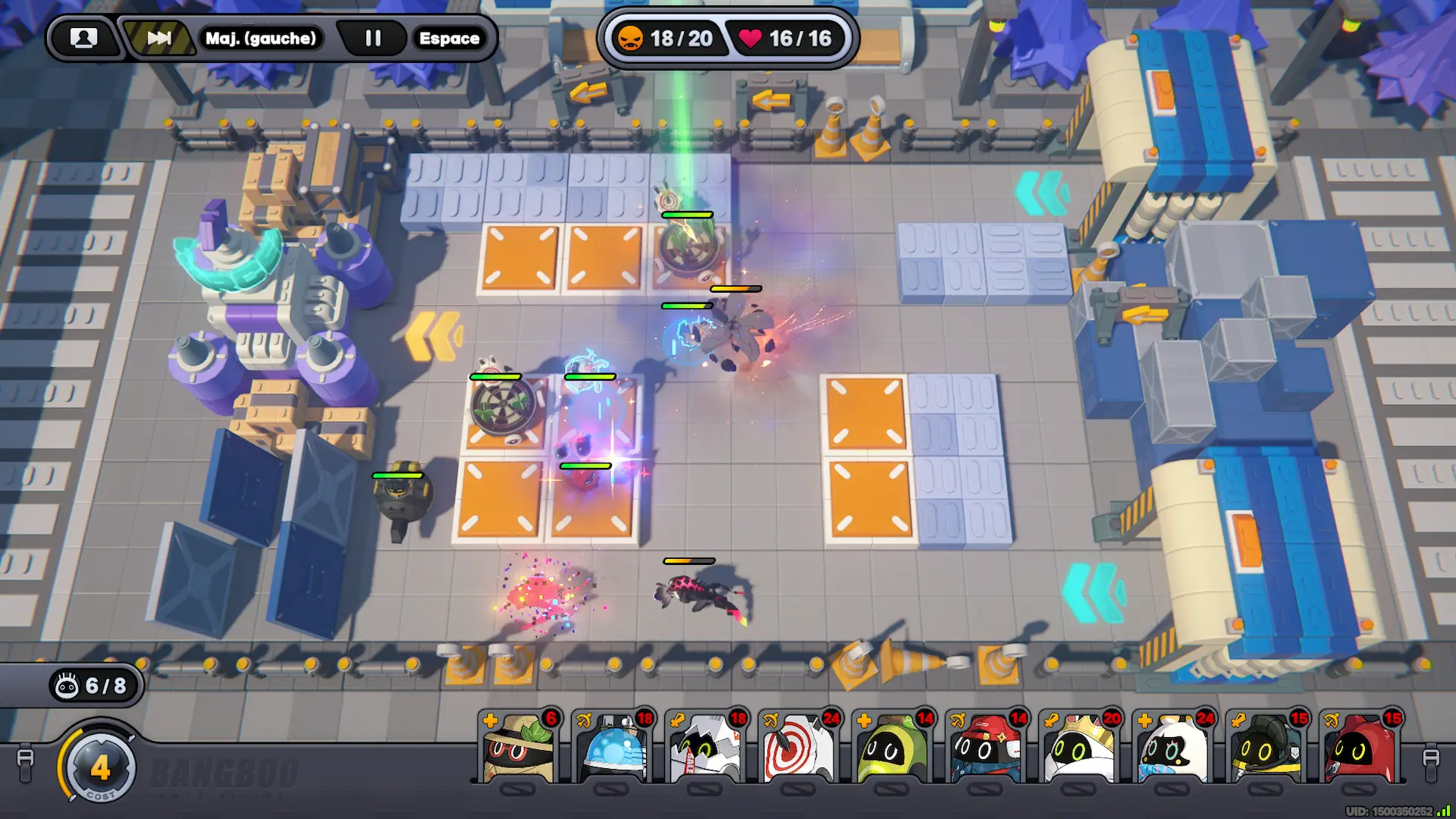Toggle the fast-forward speed button
1456x819 pixels.
click(158, 38)
